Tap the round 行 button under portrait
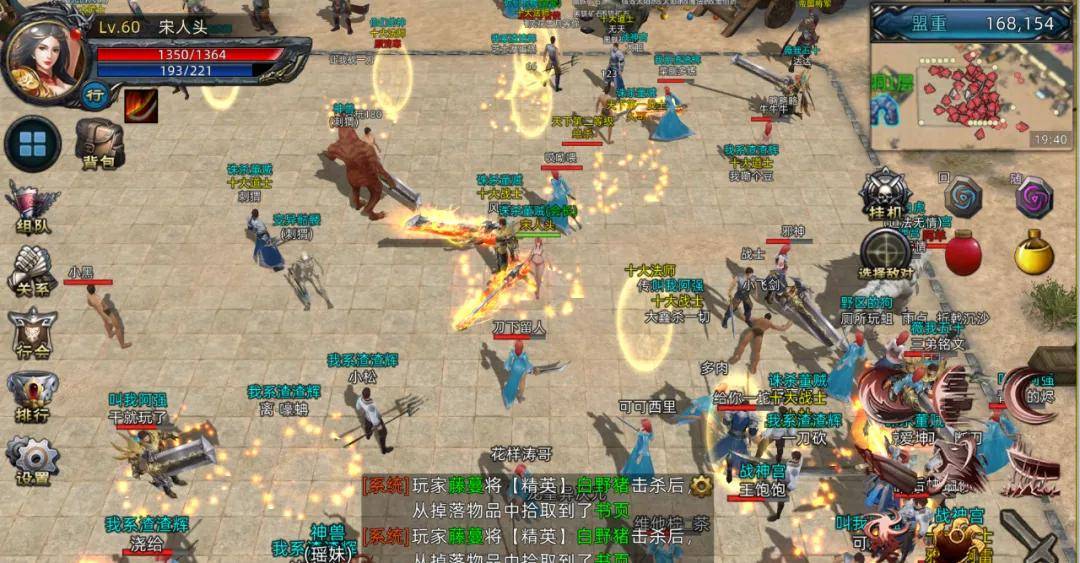Image resolution: width=1080 pixels, height=563 pixels. pyautogui.click(x=95, y=95)
